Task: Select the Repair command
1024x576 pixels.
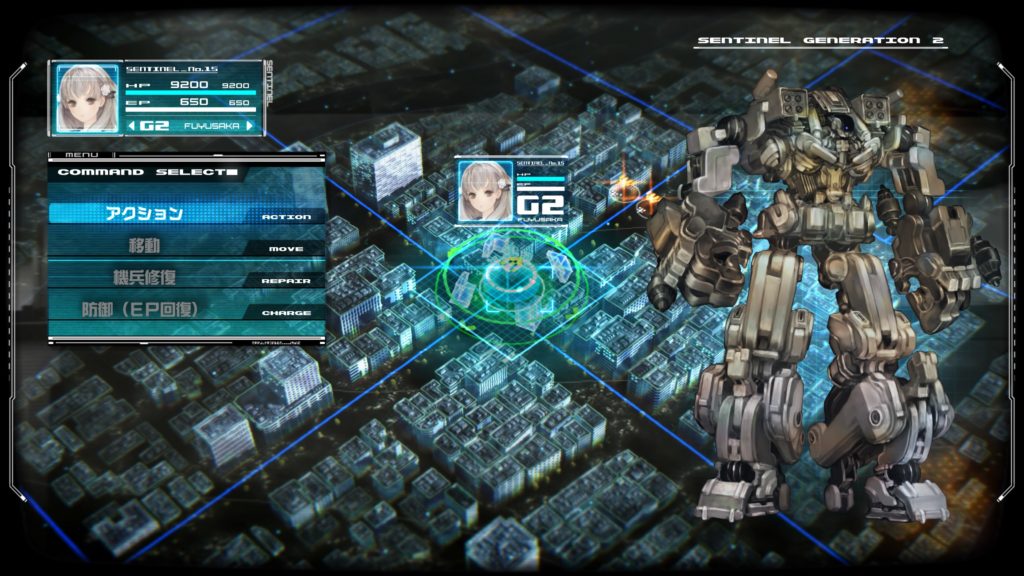Action: tap(186, 278)
